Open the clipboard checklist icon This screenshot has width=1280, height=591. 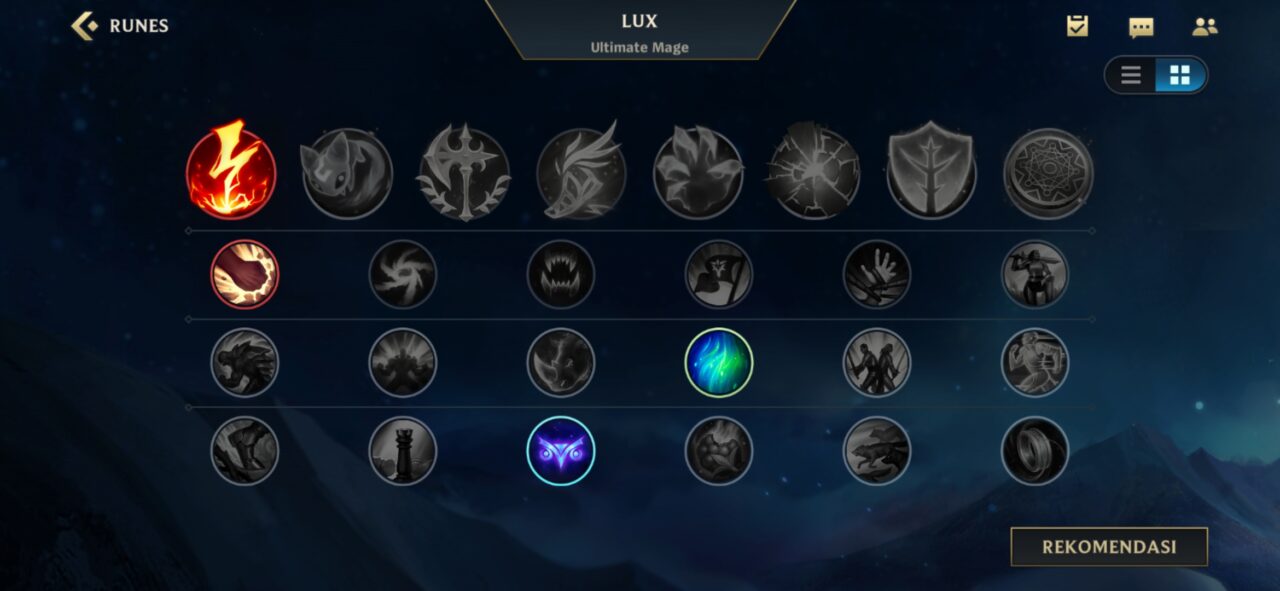(x=1077, y=27)
